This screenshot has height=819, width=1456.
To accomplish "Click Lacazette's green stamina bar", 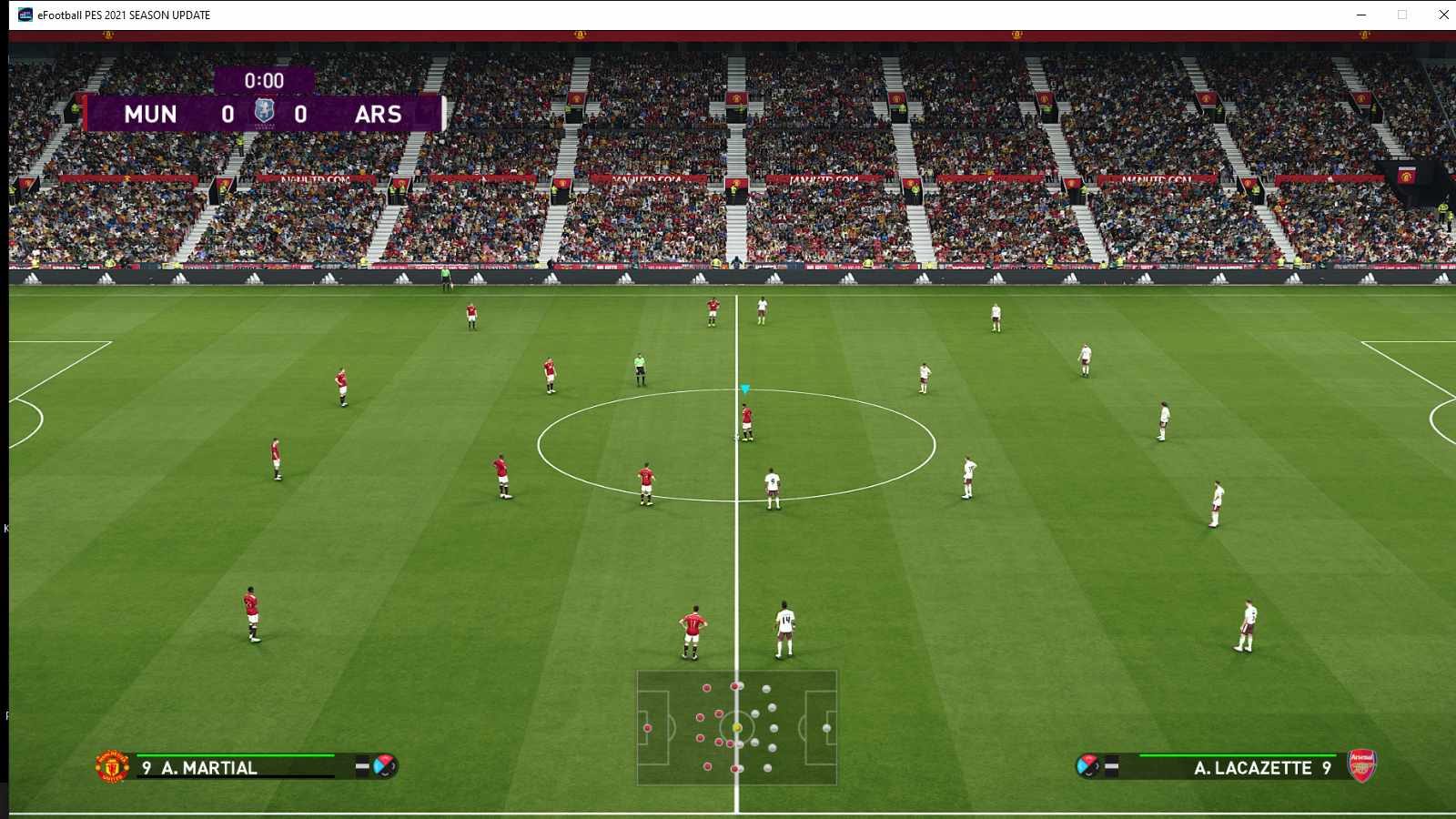I will (1238, 755).
